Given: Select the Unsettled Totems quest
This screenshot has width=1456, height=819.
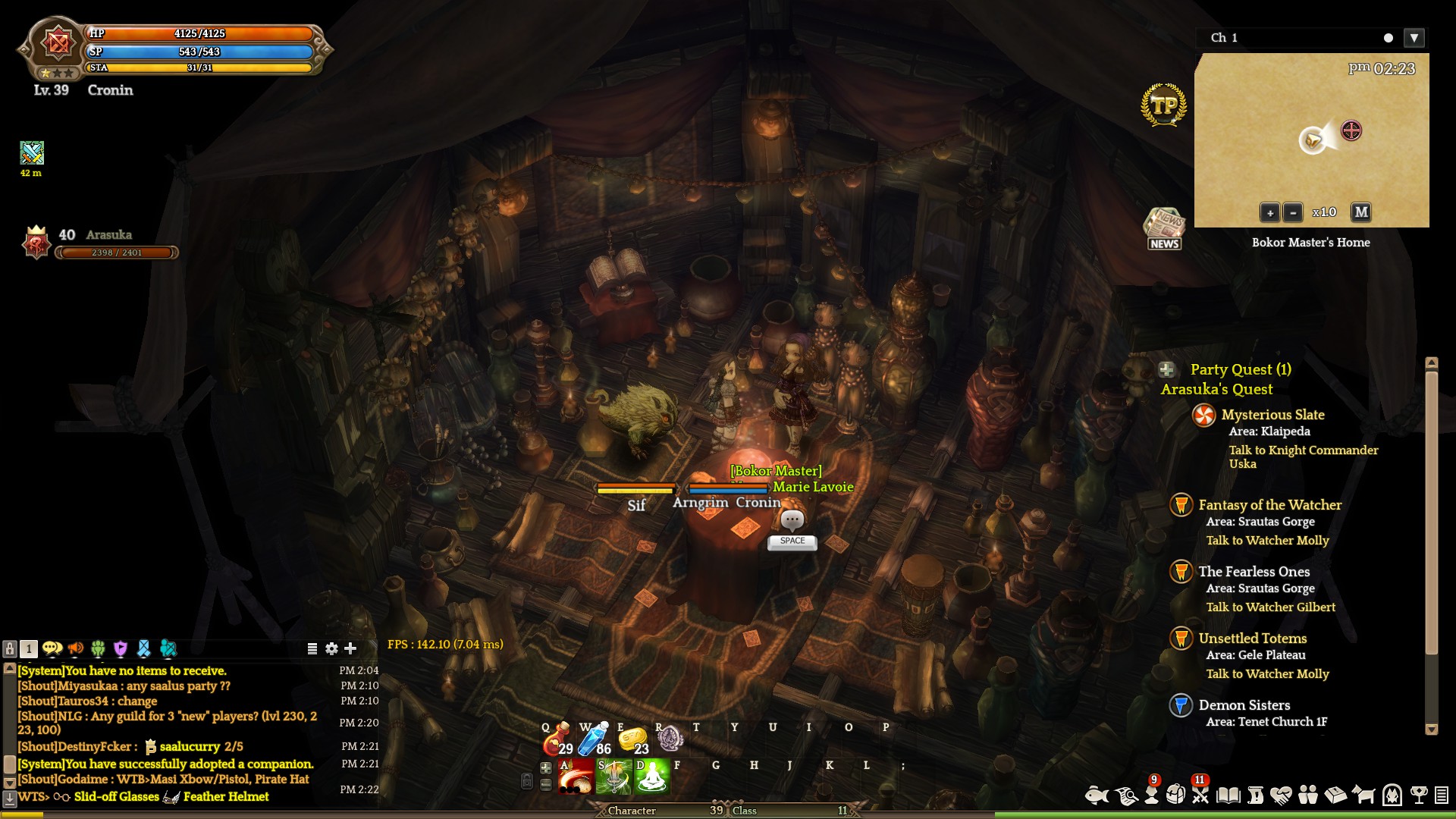Looking at the screenshot, I should [x=1252, y=639].
